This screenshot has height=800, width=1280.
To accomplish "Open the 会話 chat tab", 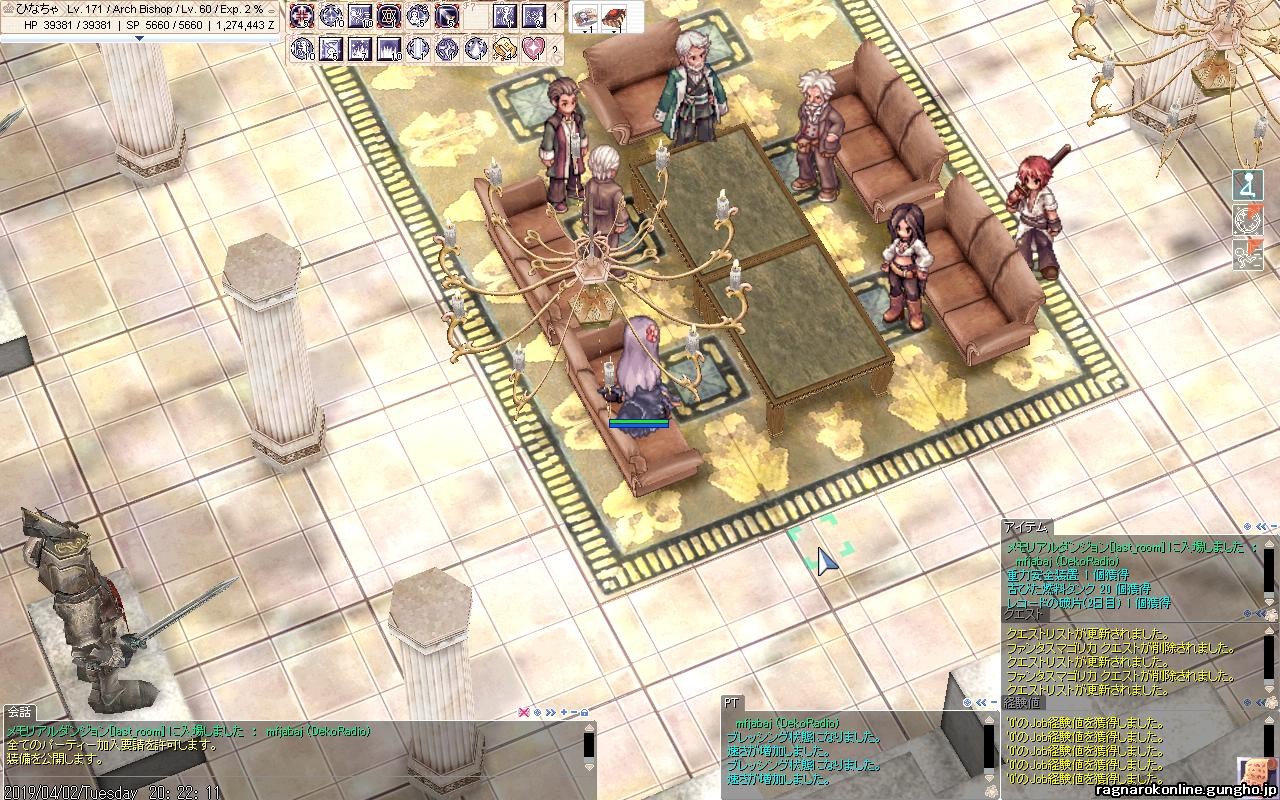I will [x=19, y=712].
